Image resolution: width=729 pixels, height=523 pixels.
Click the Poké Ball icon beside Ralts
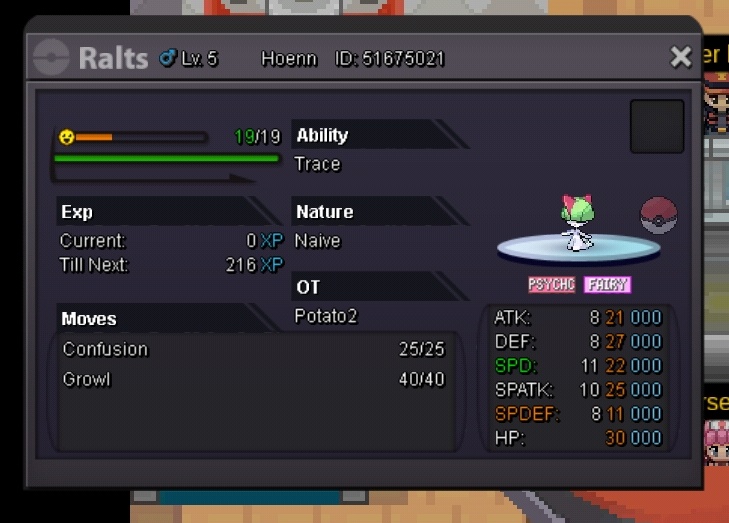pyautogui.click(x=658, y=216)
